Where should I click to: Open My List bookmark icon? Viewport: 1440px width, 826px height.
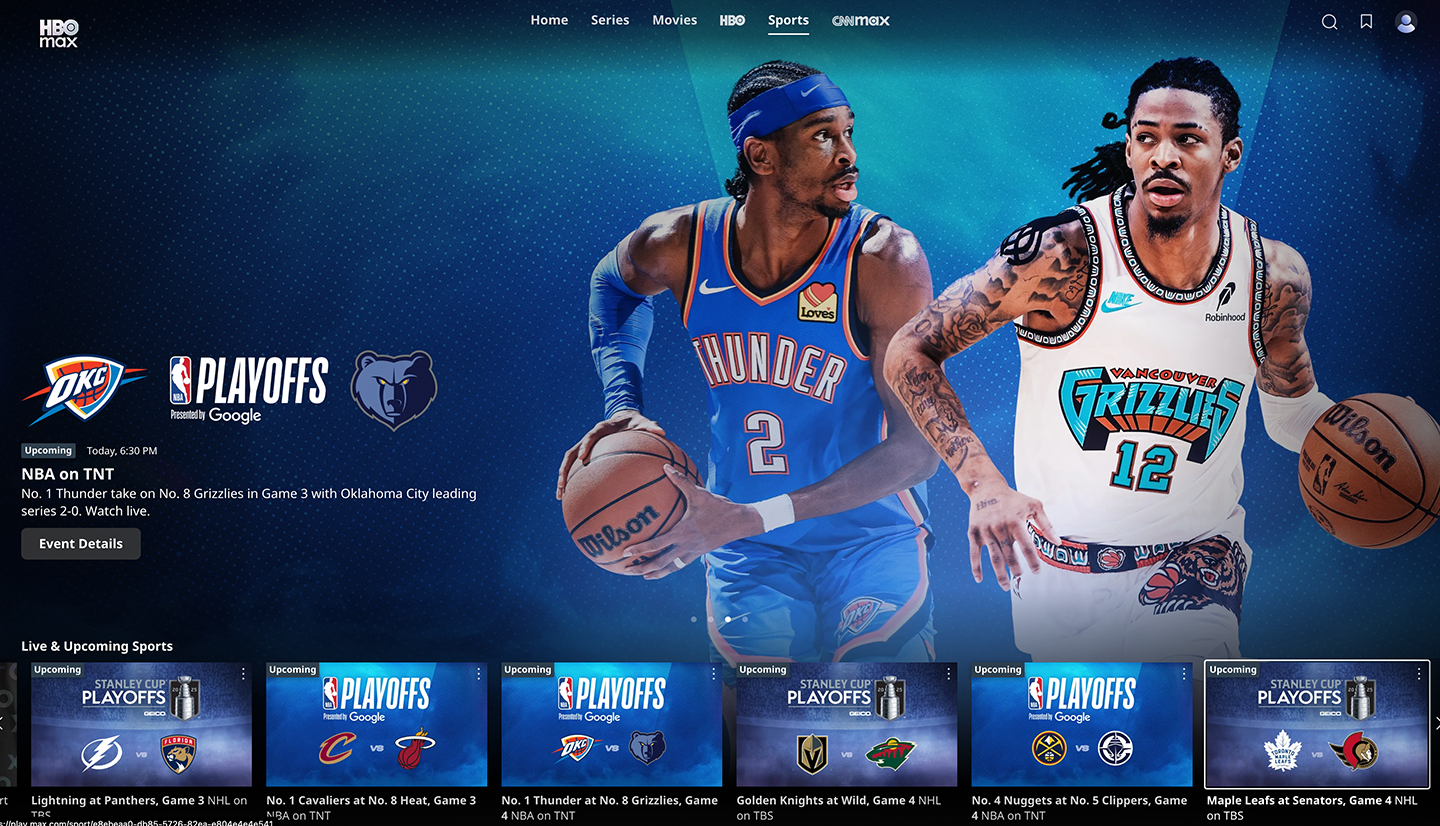tap(1366, 21)
